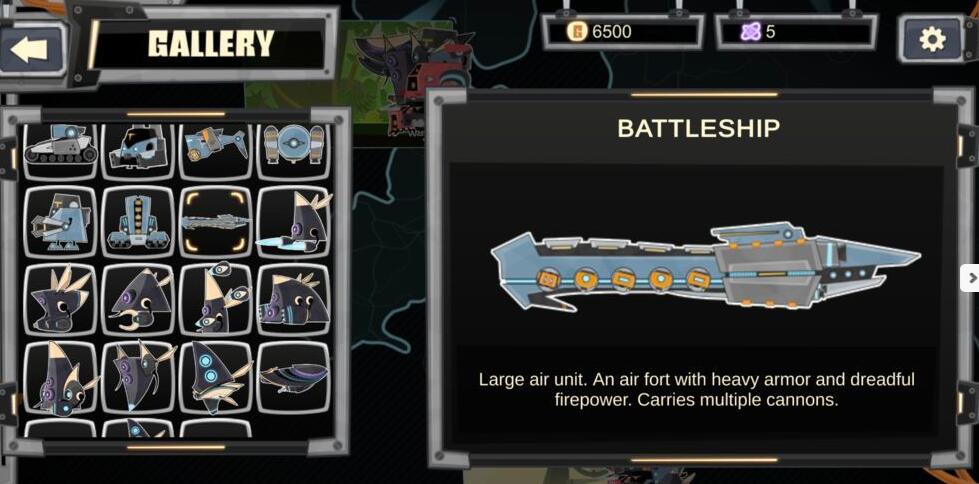Select the selected battleship gallery tile

[x=215, y=221]
